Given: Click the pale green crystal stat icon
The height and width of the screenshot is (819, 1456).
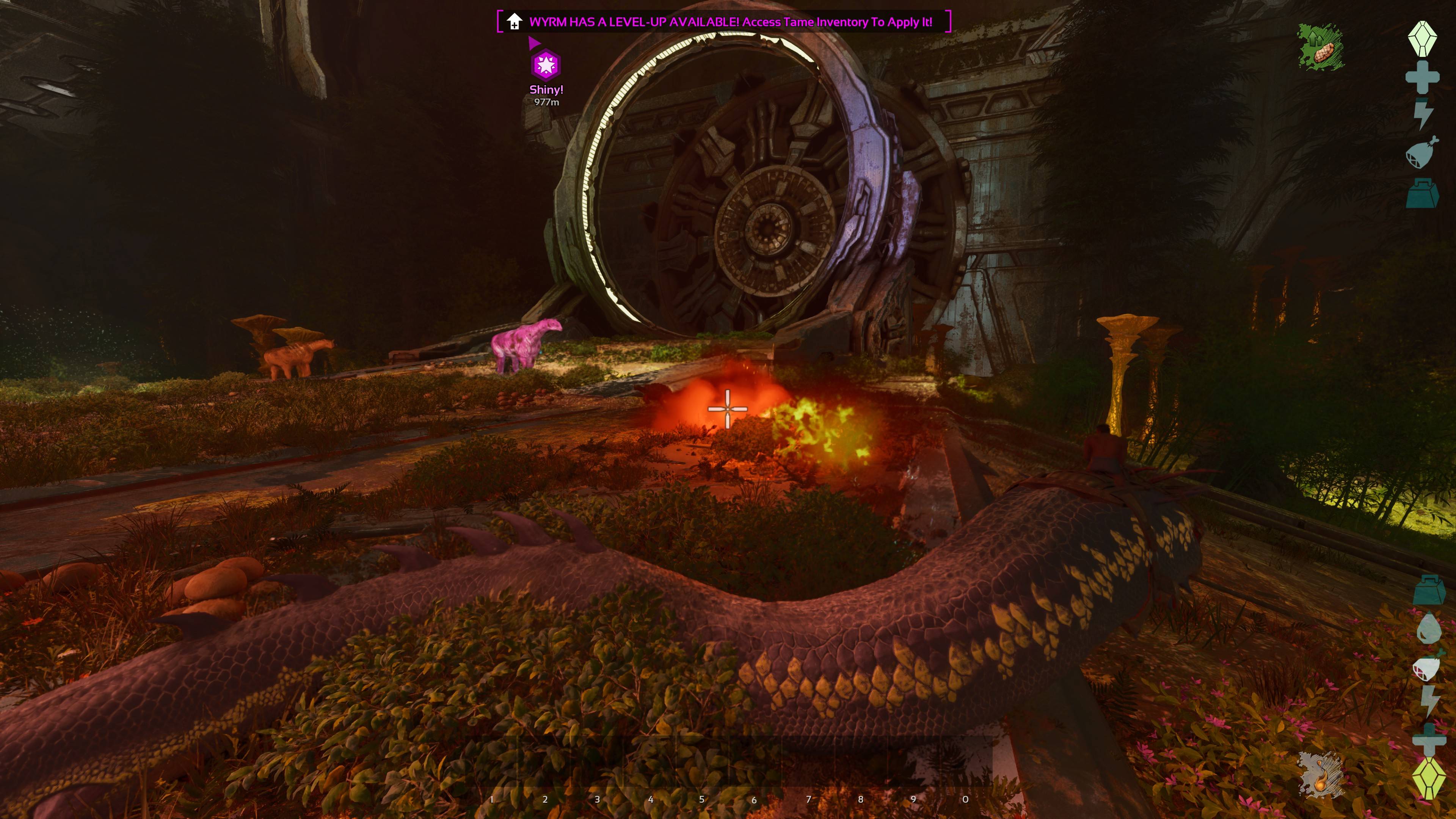Looking at the screenshot, I should (1422, 38).
